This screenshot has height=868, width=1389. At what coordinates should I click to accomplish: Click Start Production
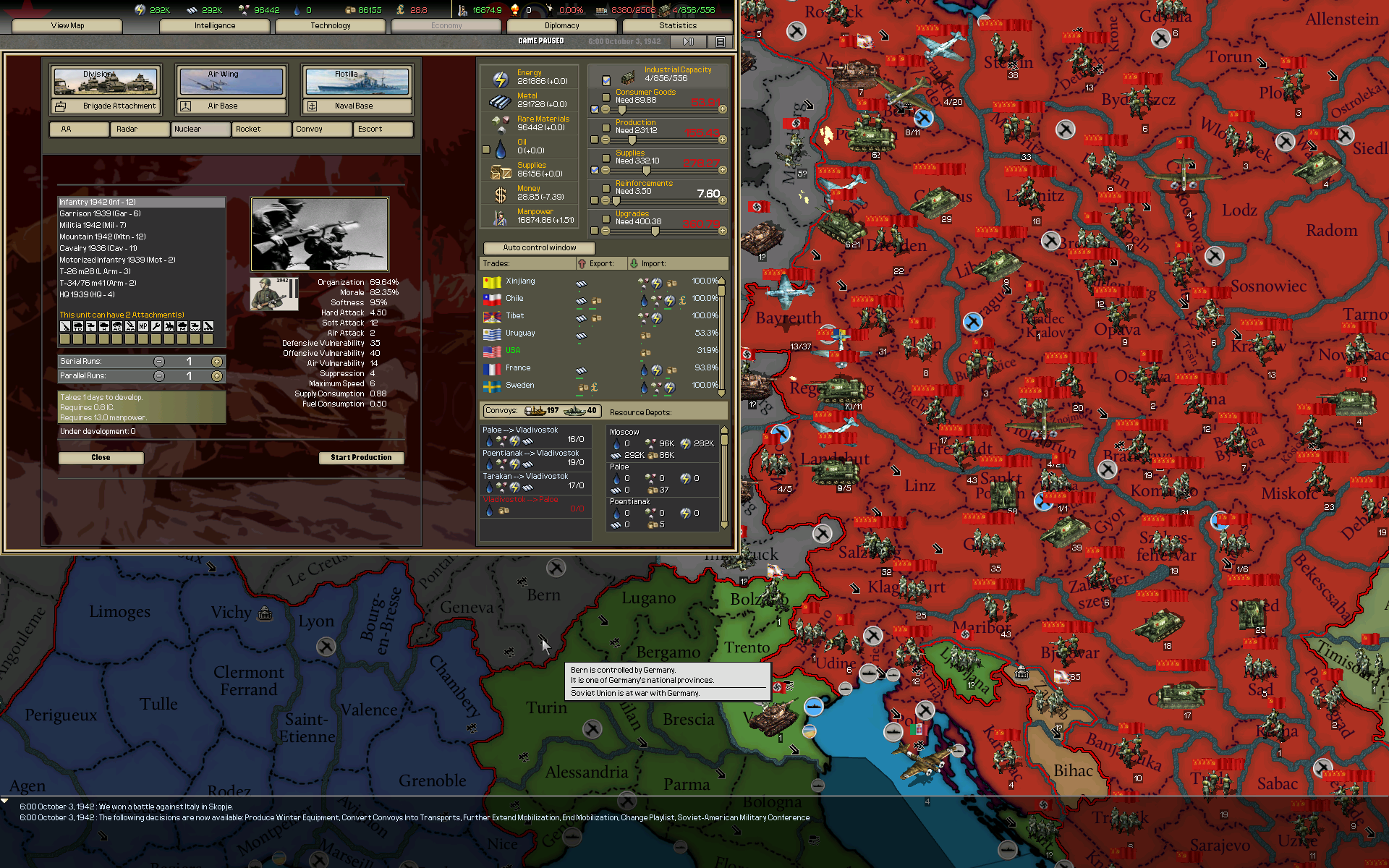click(x=361, y=458)
